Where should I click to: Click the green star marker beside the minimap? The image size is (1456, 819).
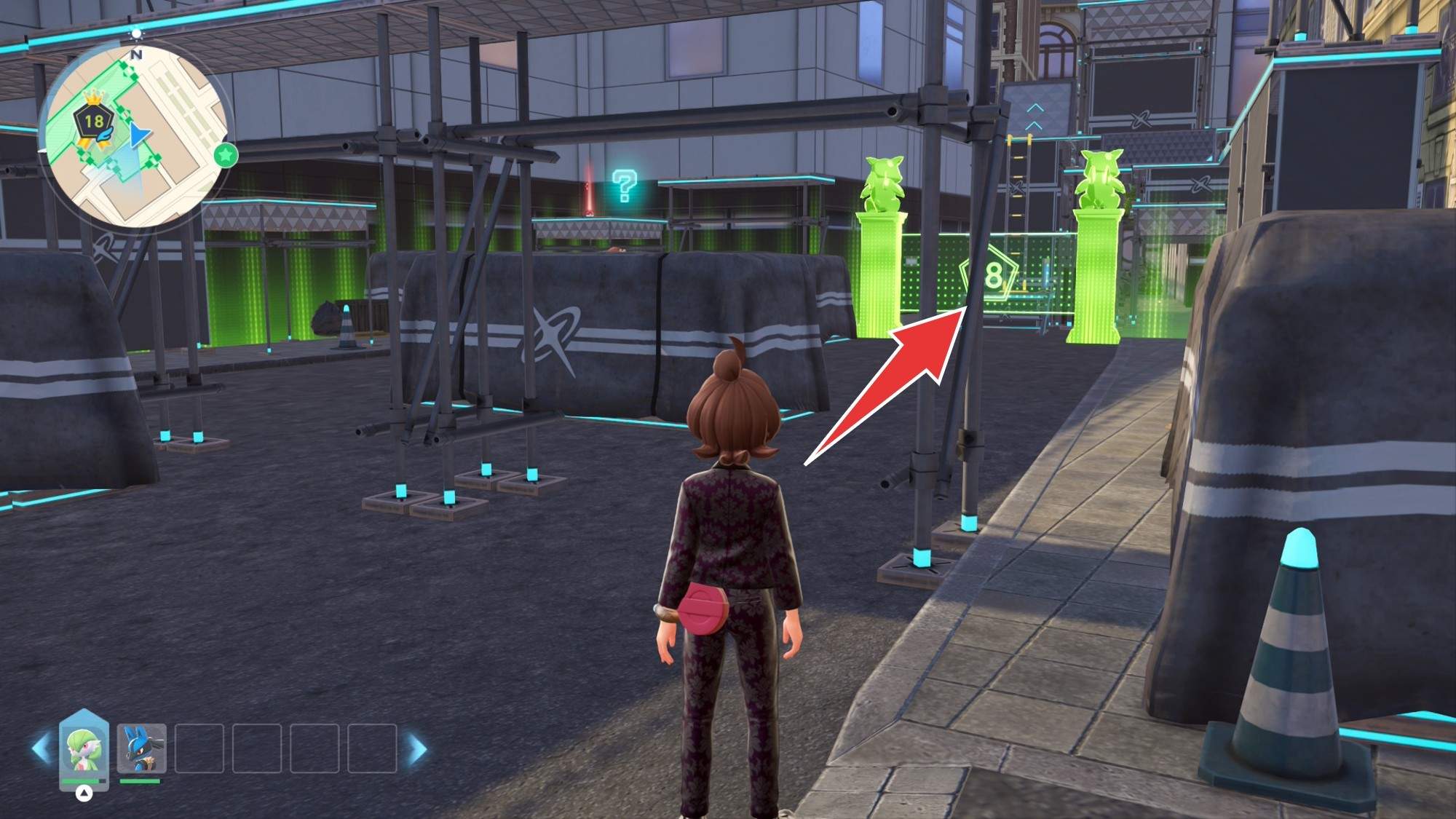coord(226,154)
